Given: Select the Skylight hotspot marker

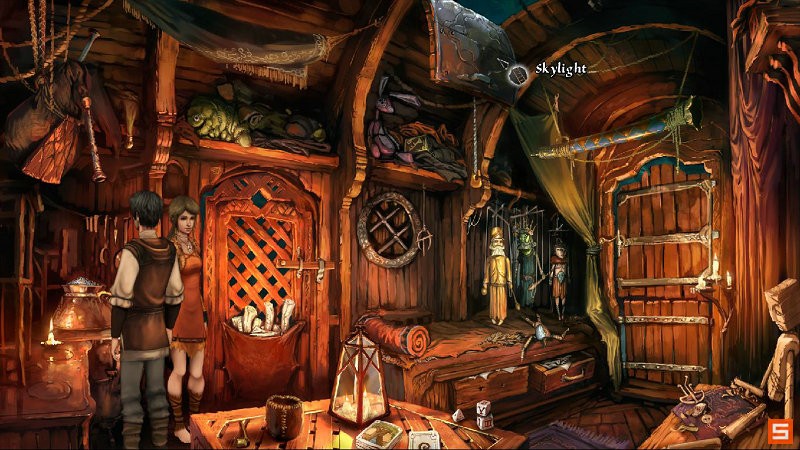Looking at the screenshot, I should (x=518, y=72).
